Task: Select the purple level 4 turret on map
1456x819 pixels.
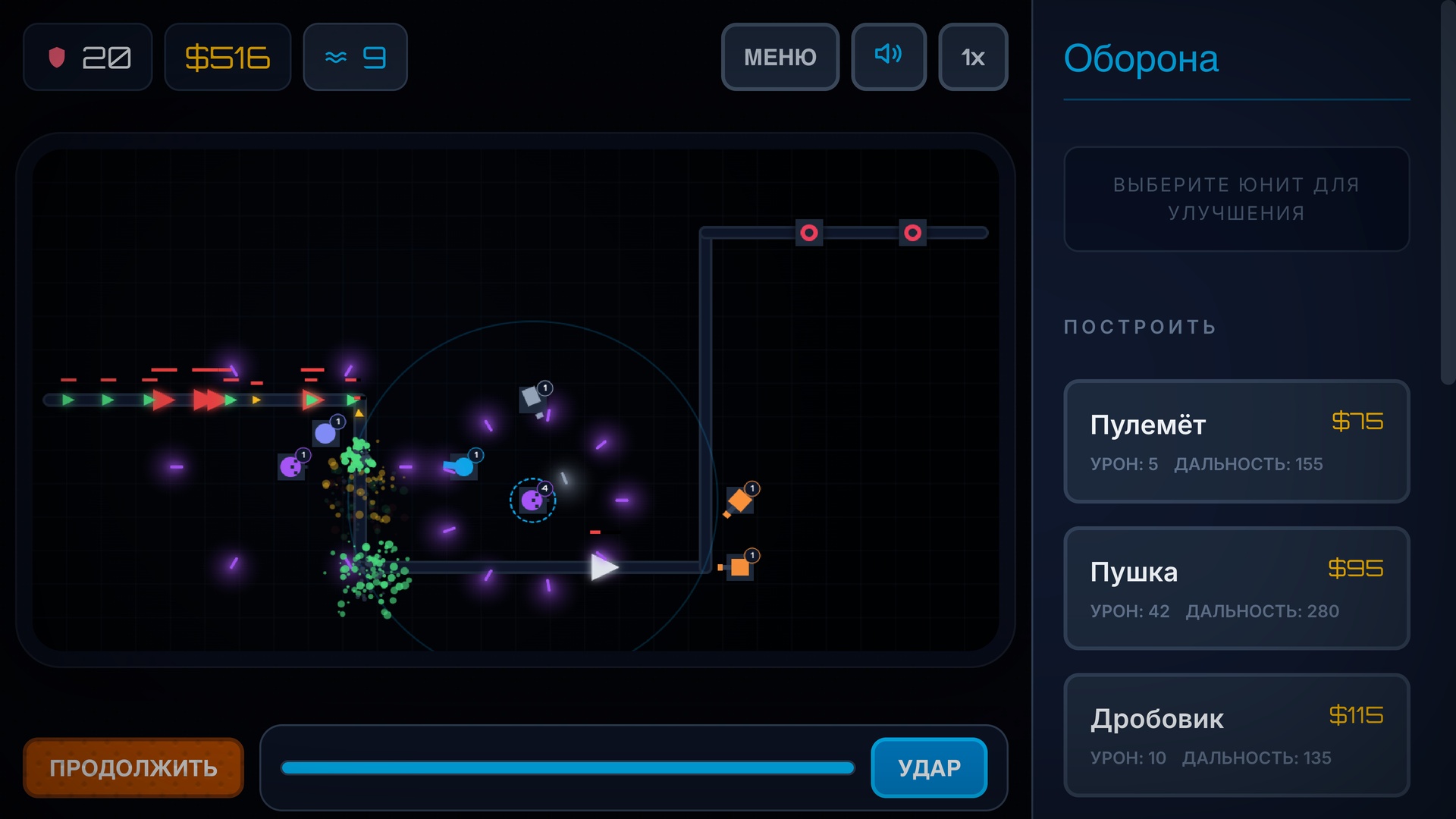Action: [532, 501]
